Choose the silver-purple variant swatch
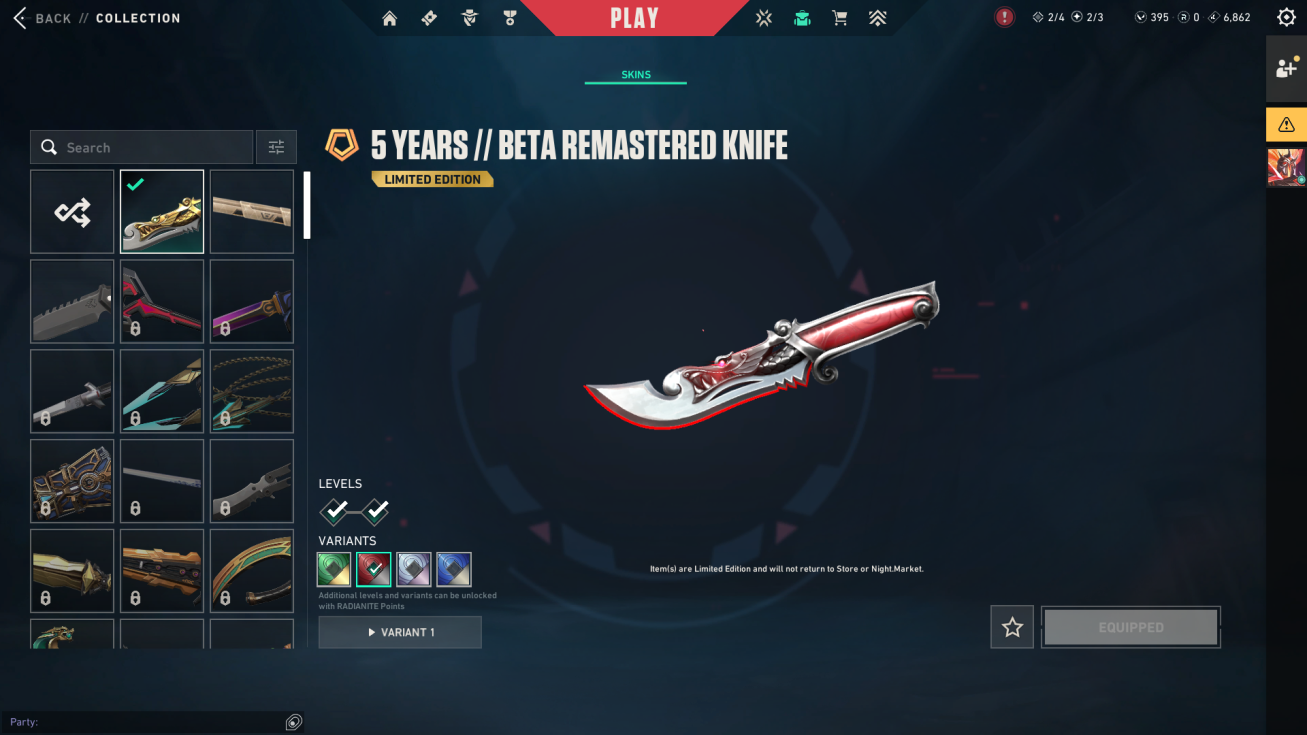 [x=414, y=569]
